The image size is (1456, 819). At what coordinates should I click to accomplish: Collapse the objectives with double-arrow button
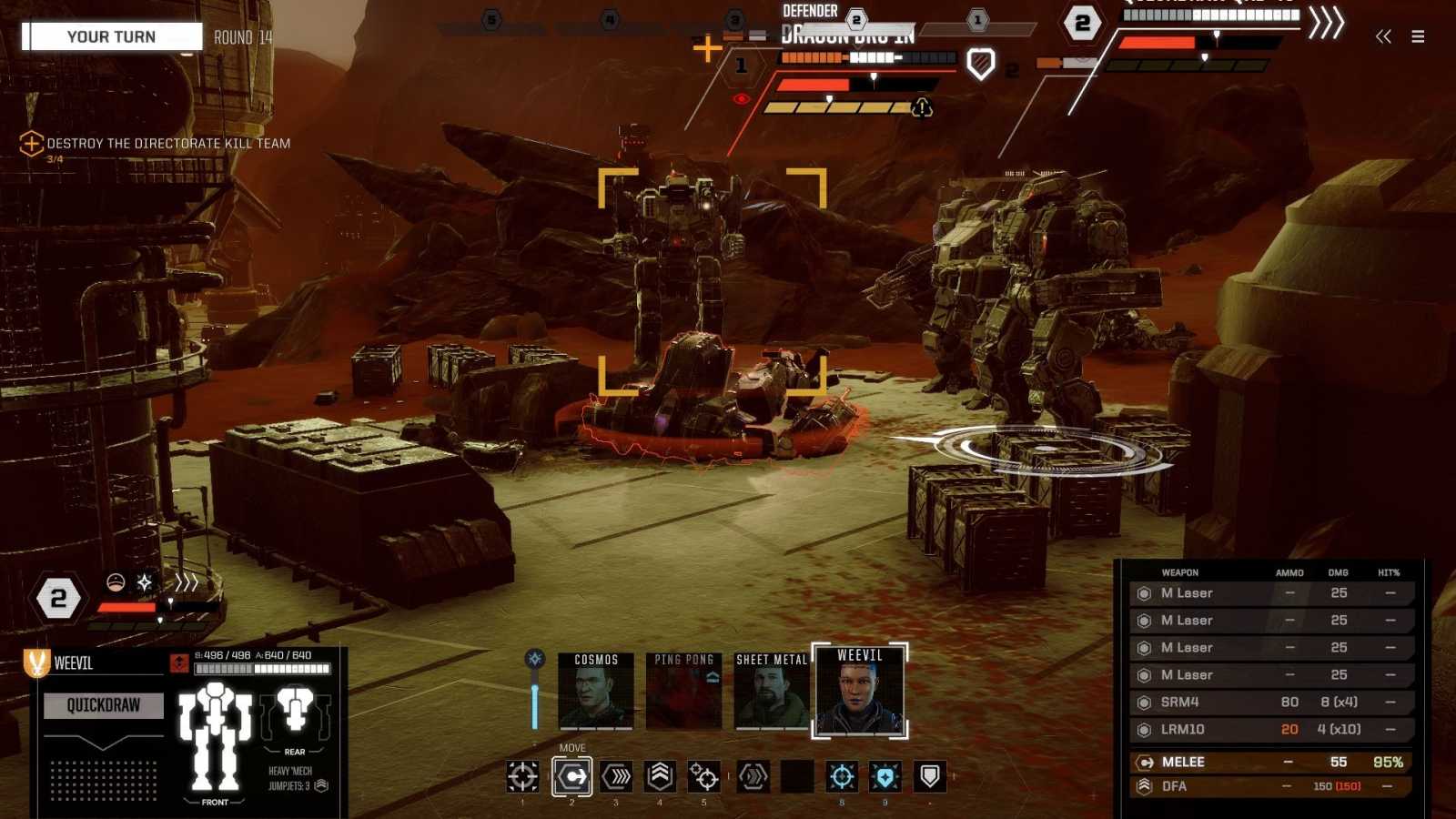(1383, 36)
